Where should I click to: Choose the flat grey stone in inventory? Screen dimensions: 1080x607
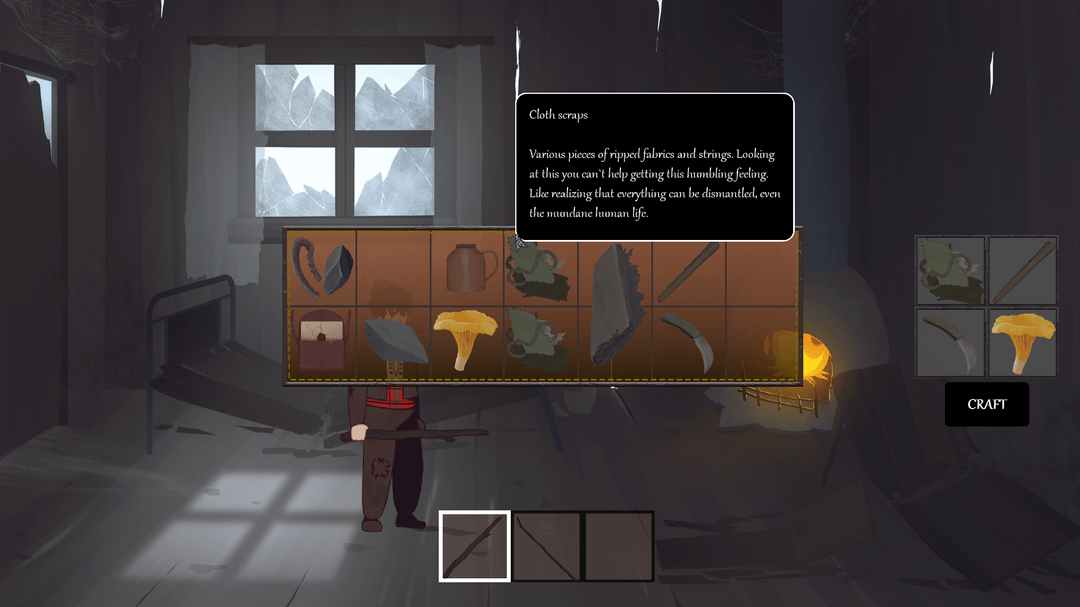395,341
